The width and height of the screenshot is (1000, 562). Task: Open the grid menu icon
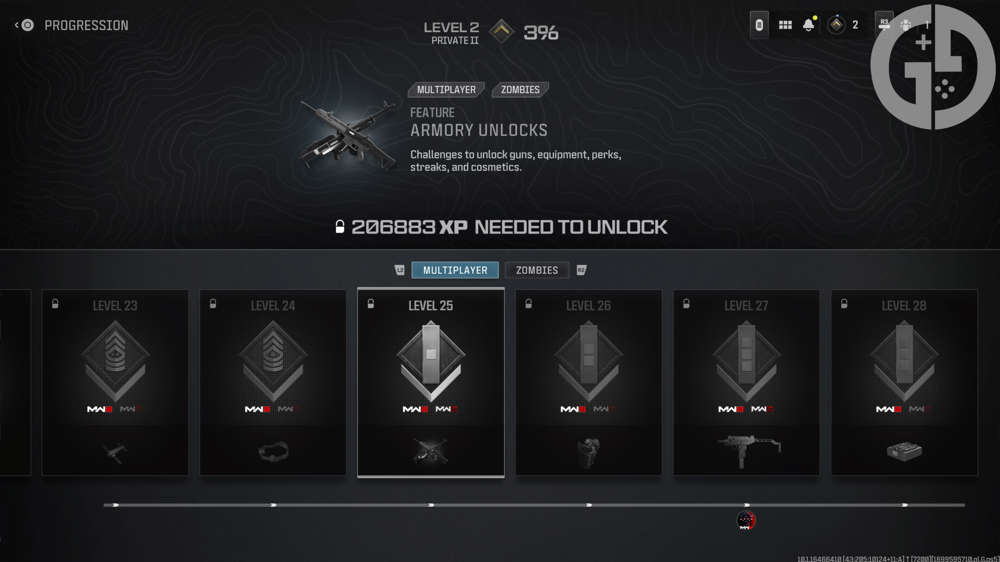pos(785,25)
